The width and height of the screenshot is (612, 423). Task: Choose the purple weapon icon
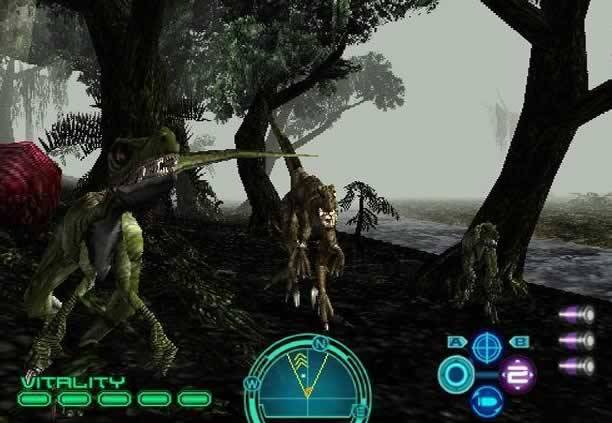point(518,375)
